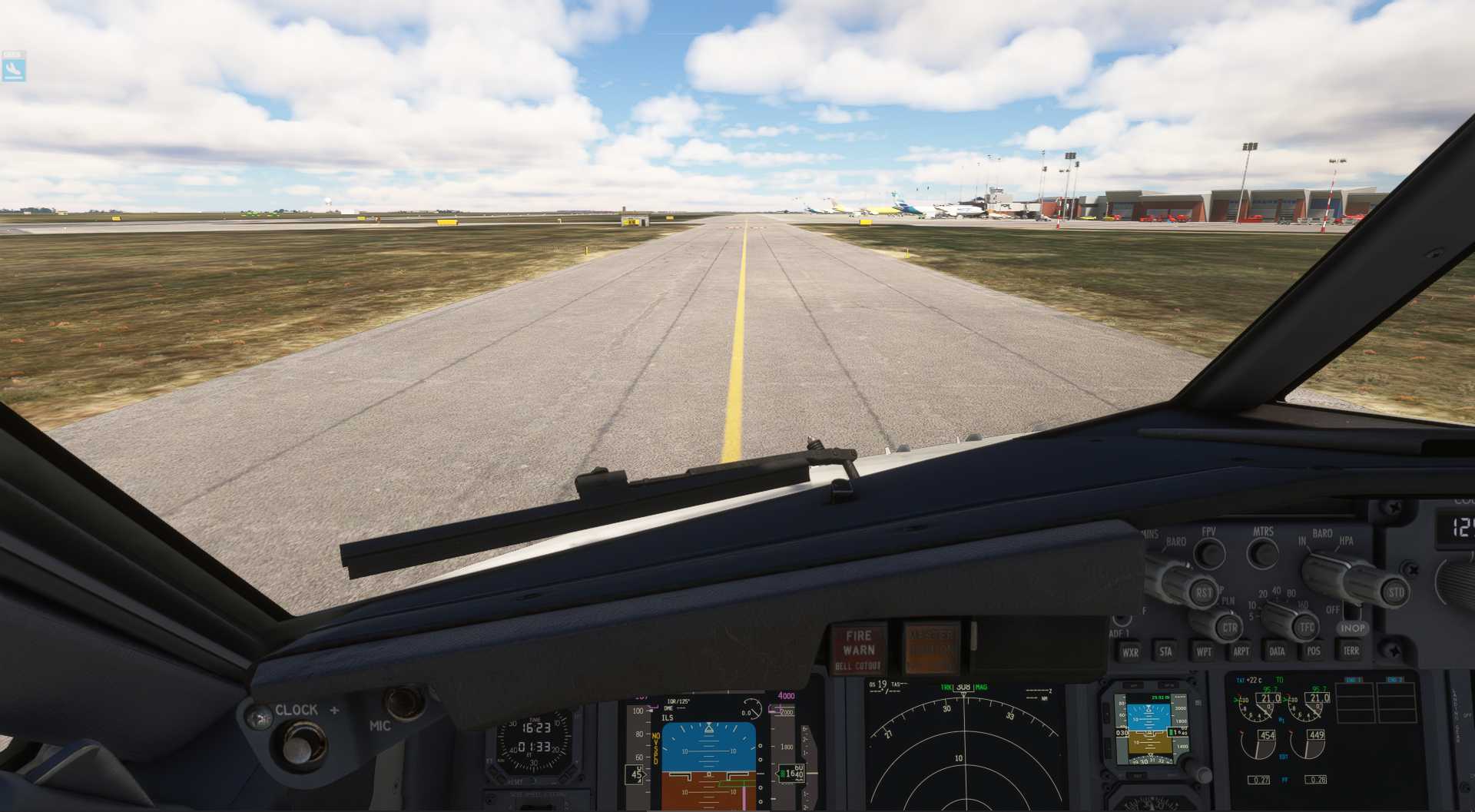The height and width of the screenshot is (812, 1475).
Task: Toggle the DATA map button
Action: click(1276, 651)
